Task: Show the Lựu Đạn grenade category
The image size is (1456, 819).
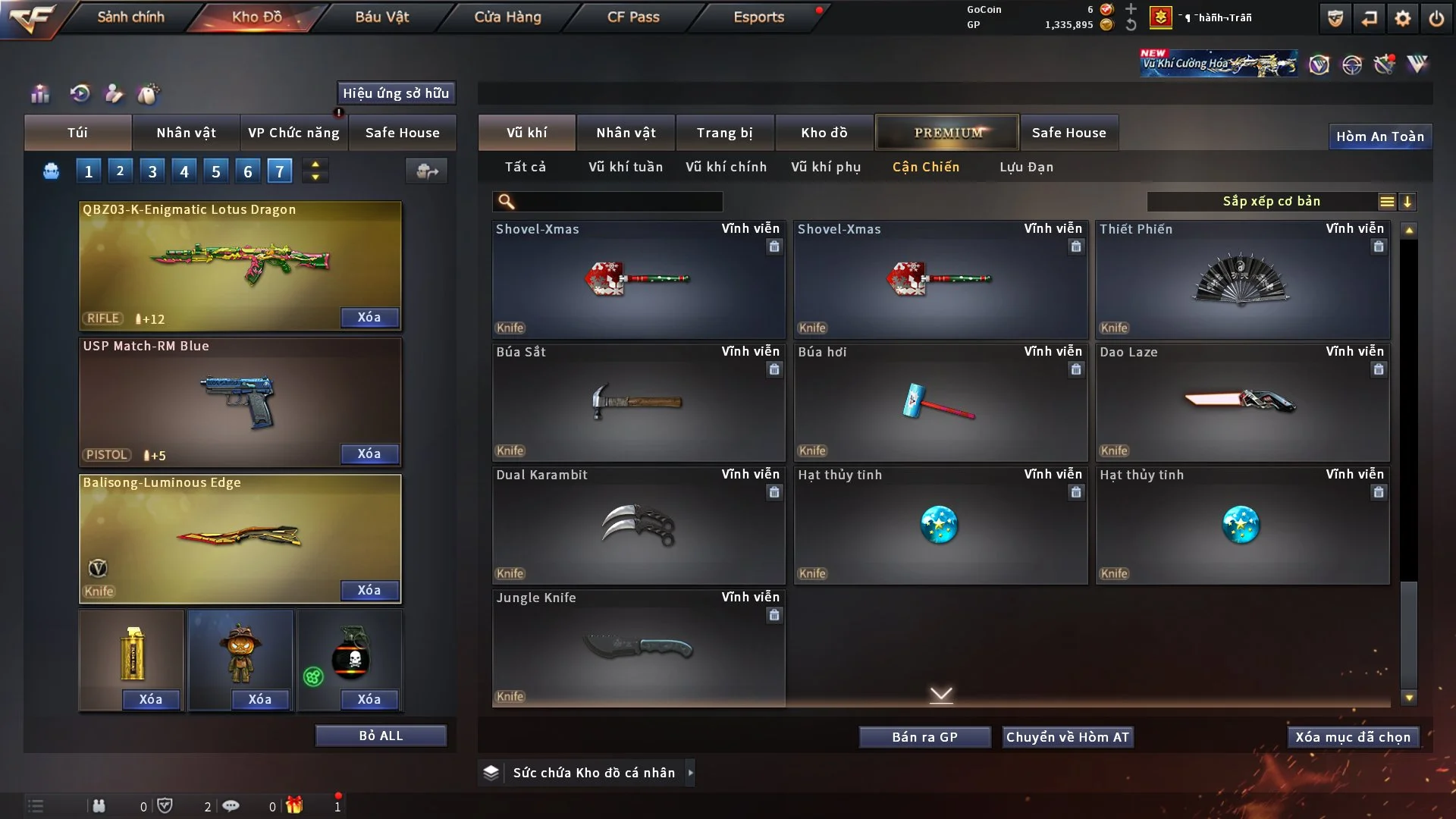Action: [1026, 167]
